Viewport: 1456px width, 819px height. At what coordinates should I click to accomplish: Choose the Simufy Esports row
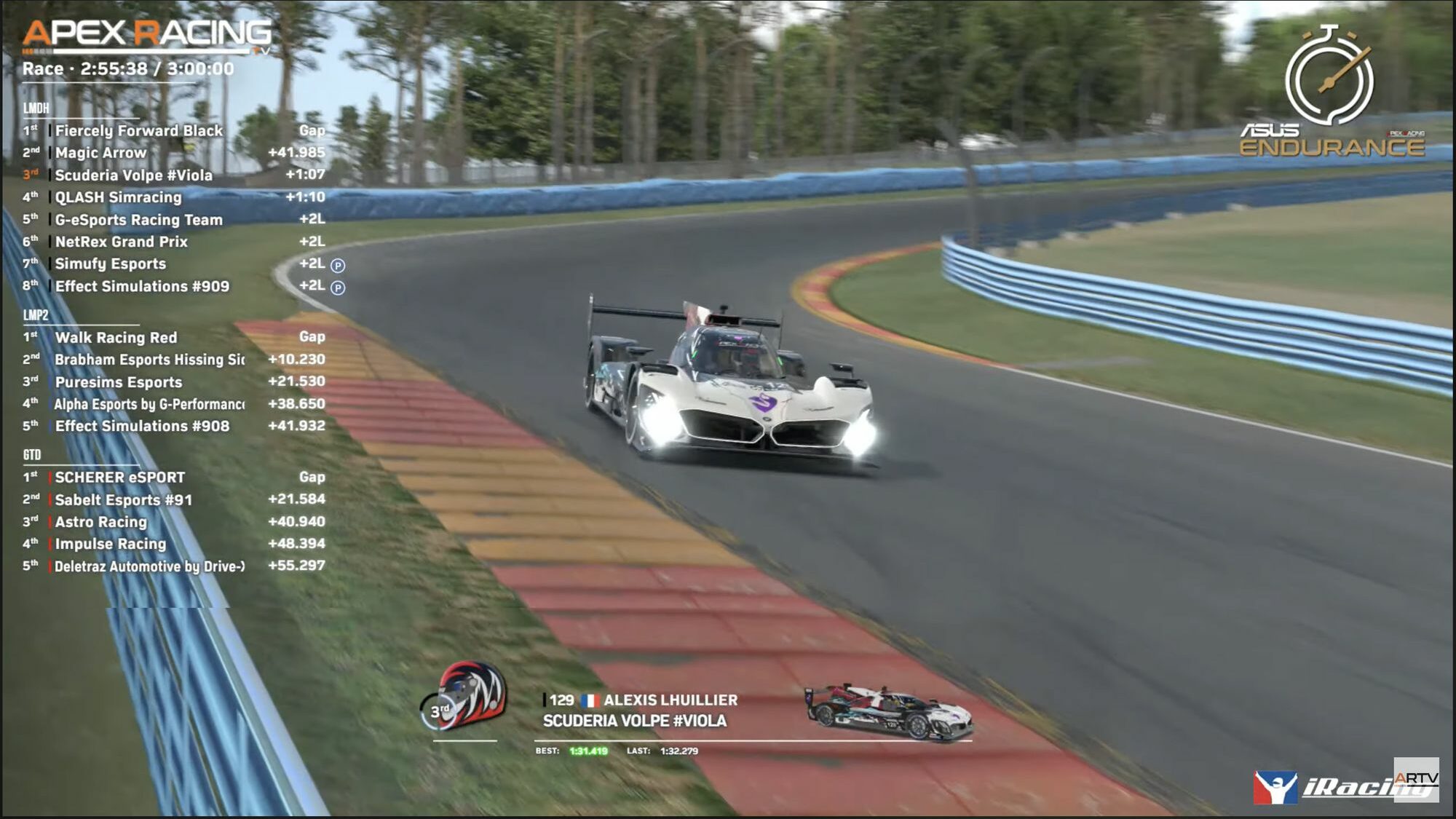point(111,264)
